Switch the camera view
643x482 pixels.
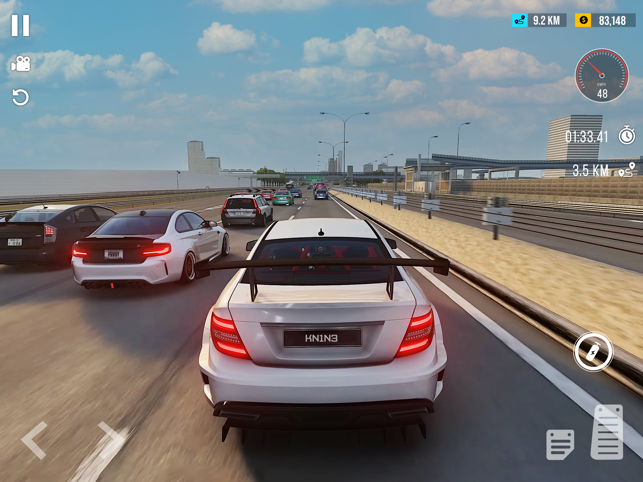click(x=20, y=64)
